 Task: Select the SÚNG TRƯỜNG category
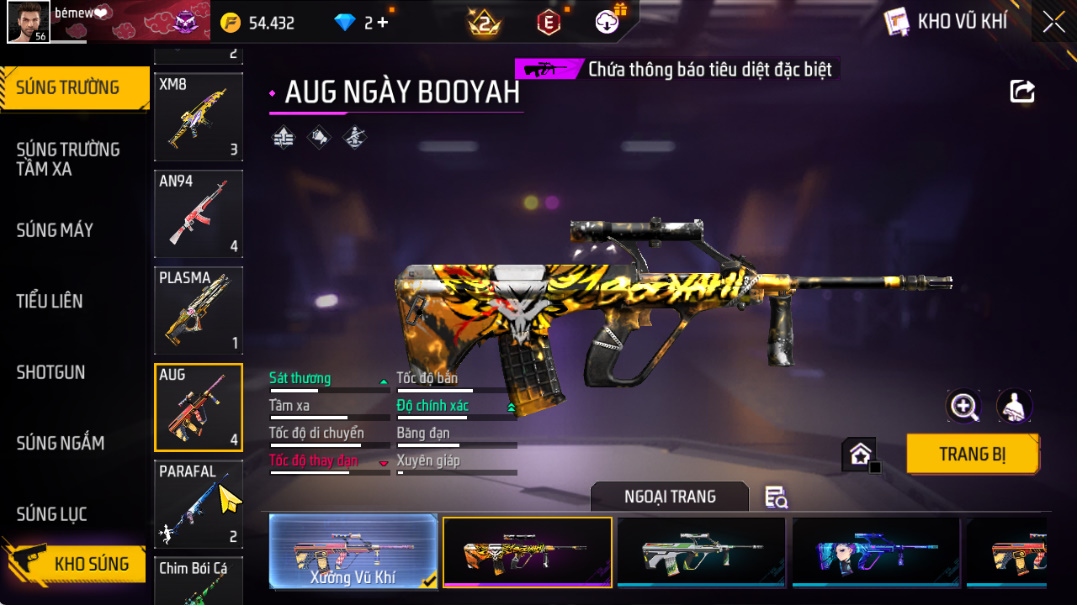[x=68, y=88]
